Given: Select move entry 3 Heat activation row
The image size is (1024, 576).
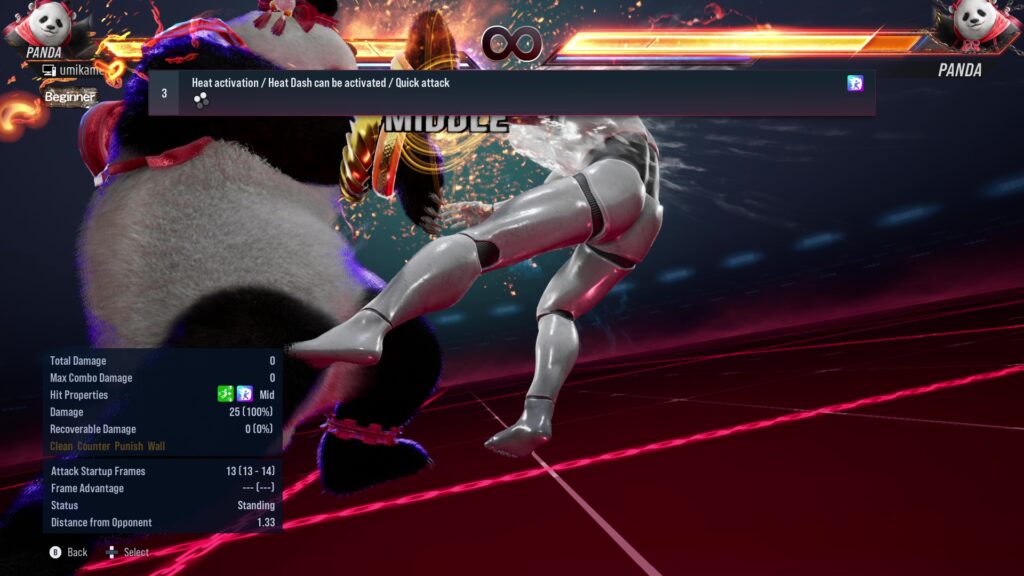Looking at the screenshot, I should 511,92.
